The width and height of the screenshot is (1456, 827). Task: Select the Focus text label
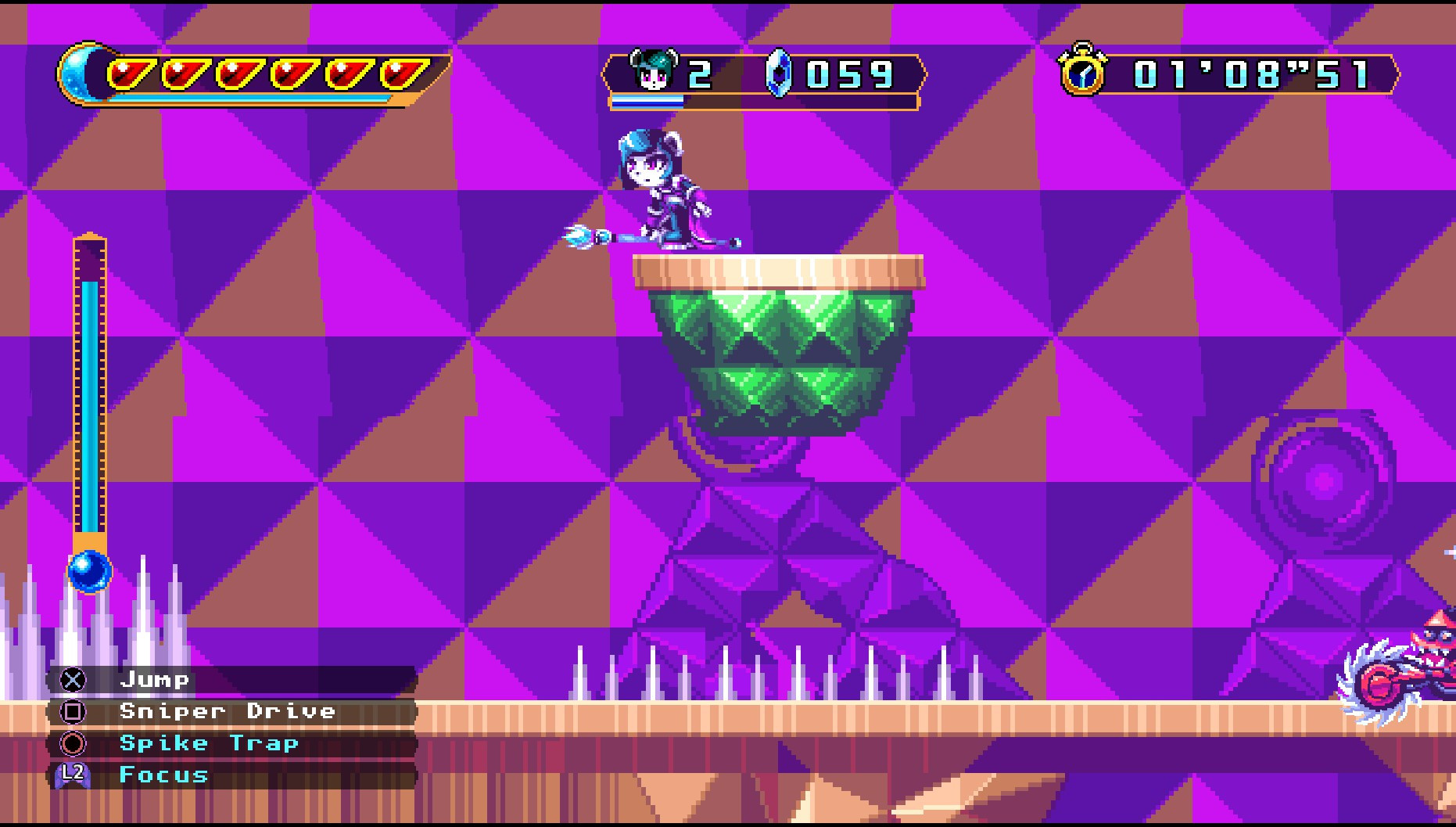click(162, 775)
